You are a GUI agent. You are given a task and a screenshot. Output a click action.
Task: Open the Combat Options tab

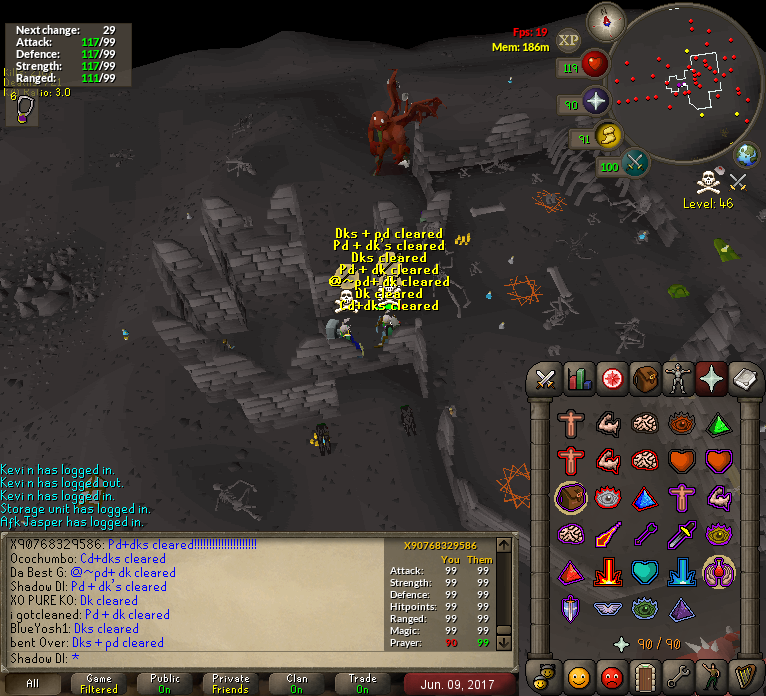(545, 379)
